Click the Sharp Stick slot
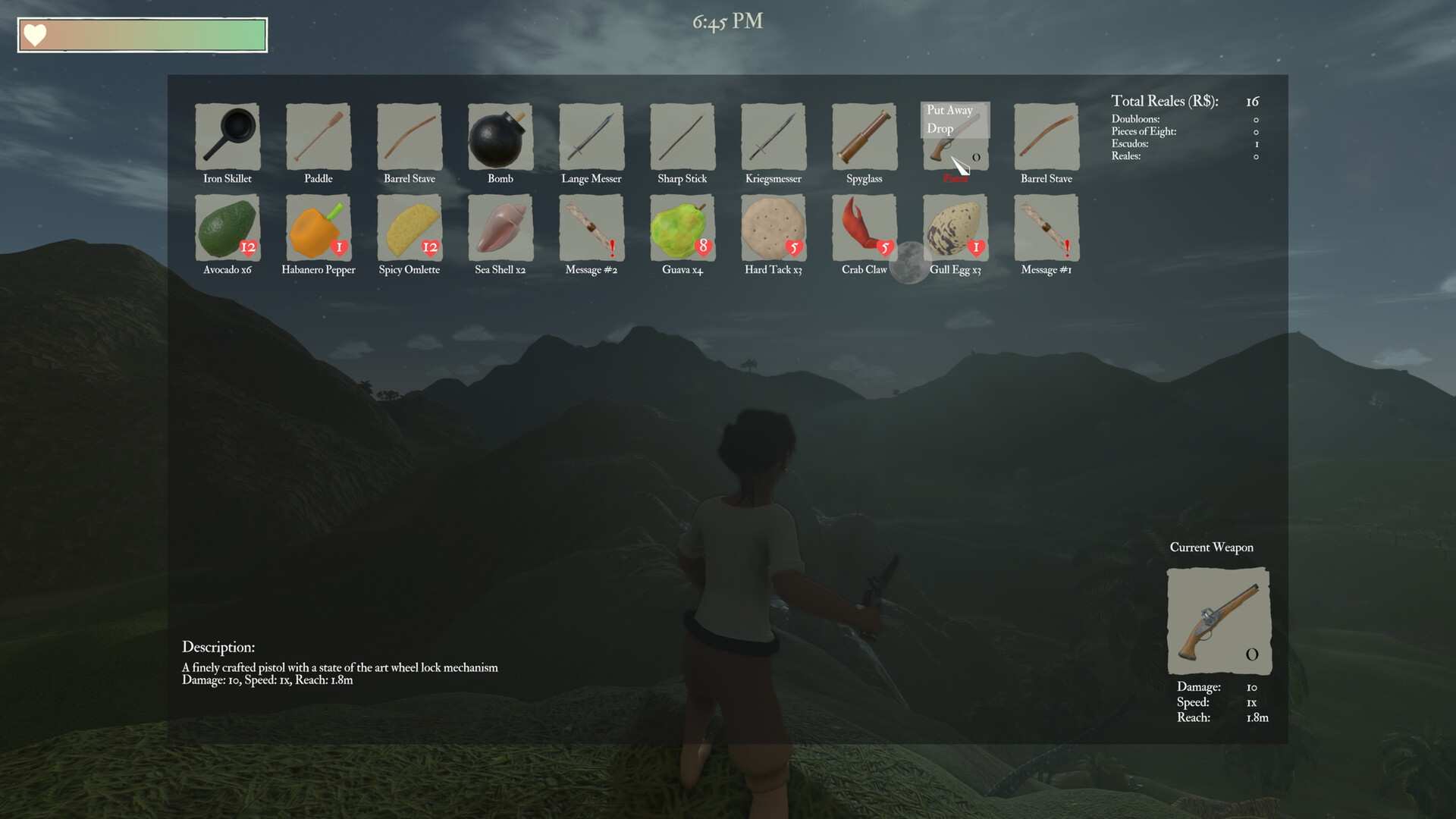The image size is (1456, 819). (682, 138)
